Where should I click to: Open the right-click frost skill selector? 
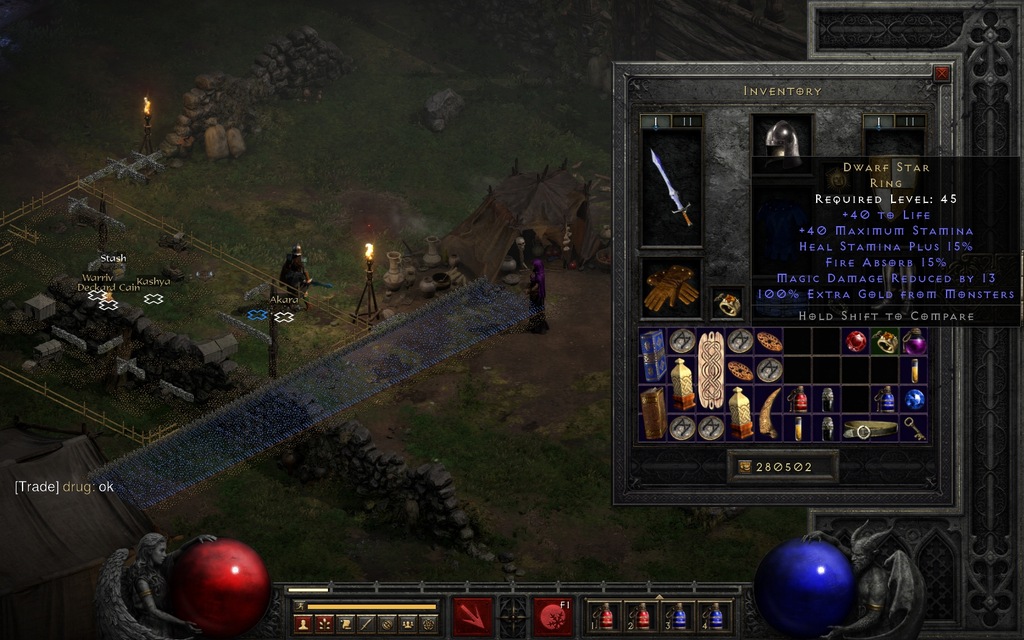click(553, 616)
